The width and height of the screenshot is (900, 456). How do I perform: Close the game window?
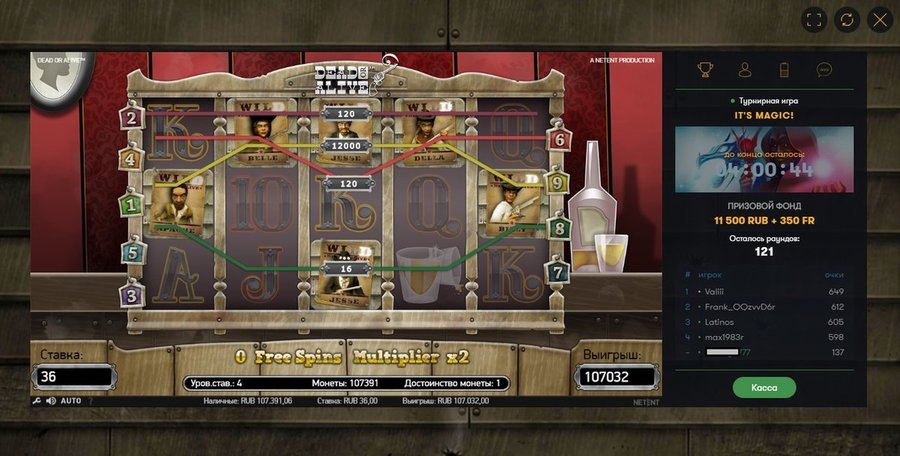(879, 19)
